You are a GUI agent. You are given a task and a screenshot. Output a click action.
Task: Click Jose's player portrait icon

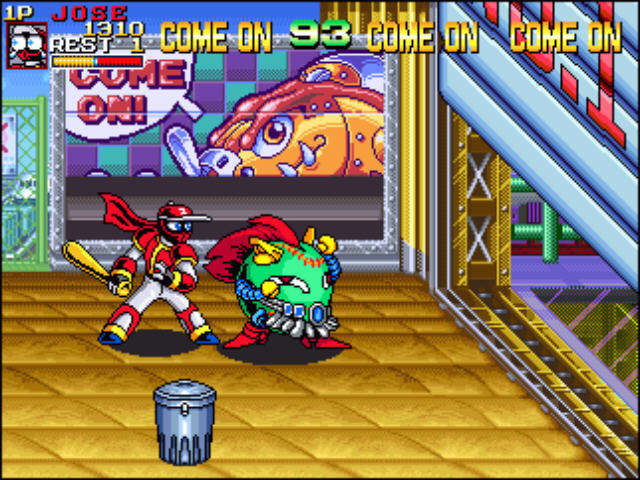(26, 45)
